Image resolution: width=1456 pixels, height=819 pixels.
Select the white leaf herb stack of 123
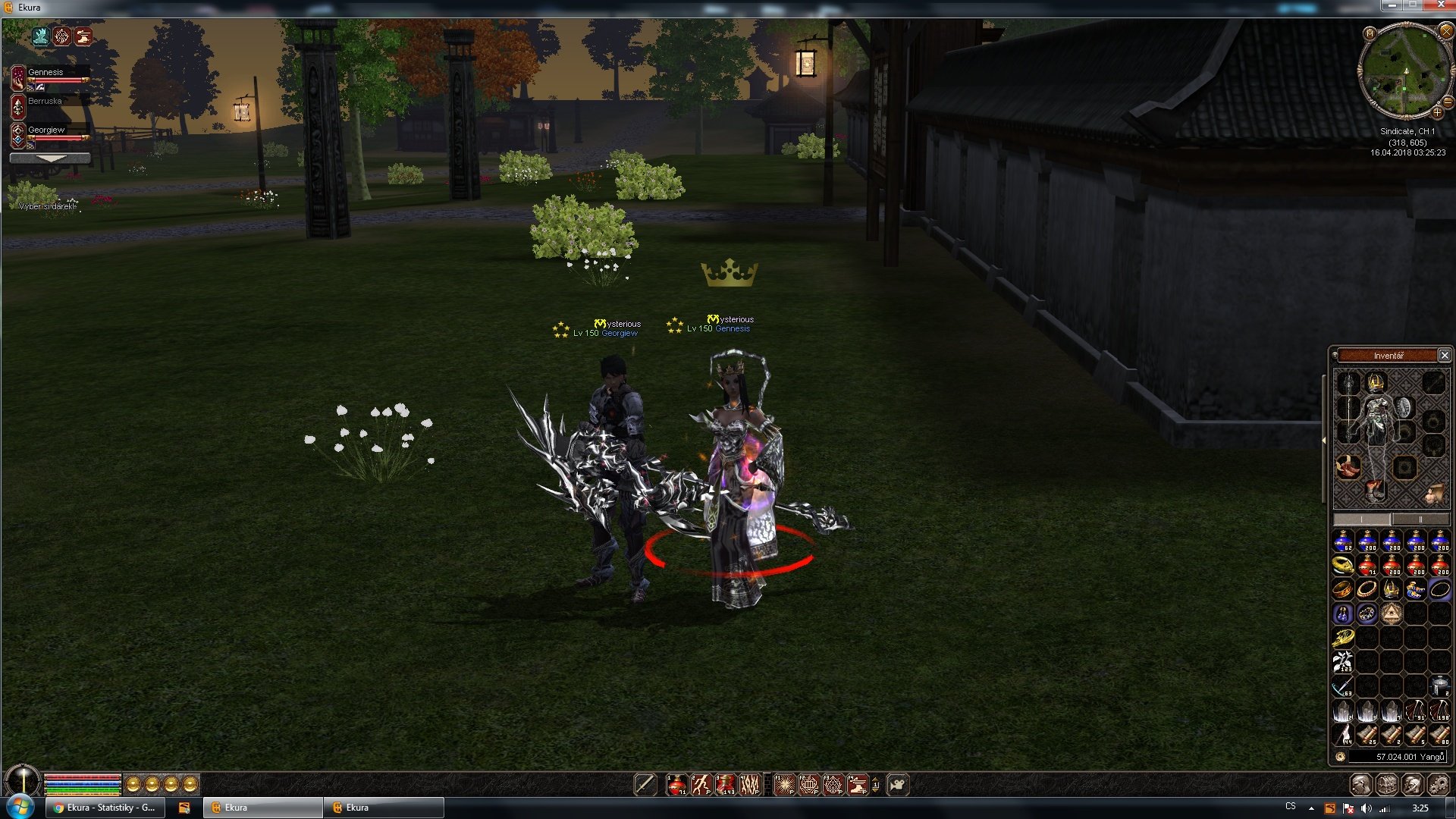click(x=1343, y=661)
